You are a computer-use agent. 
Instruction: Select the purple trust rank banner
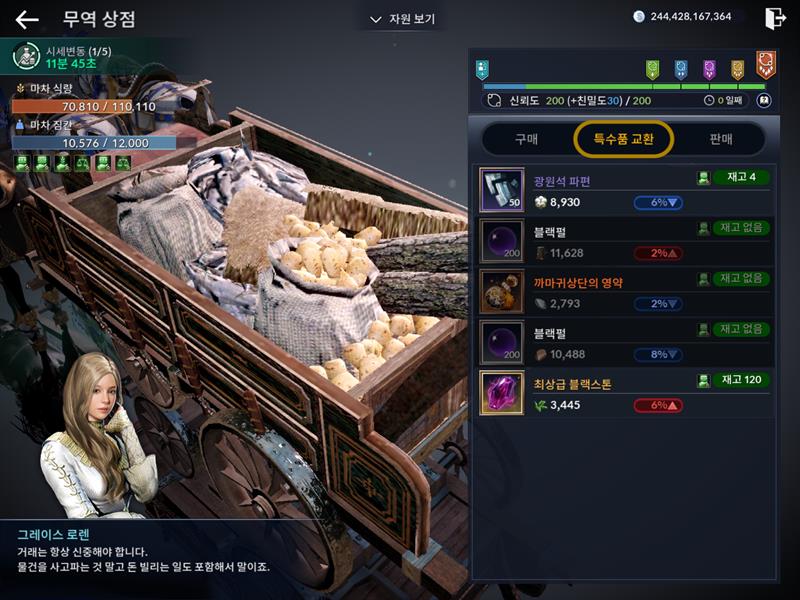(709, 68)
